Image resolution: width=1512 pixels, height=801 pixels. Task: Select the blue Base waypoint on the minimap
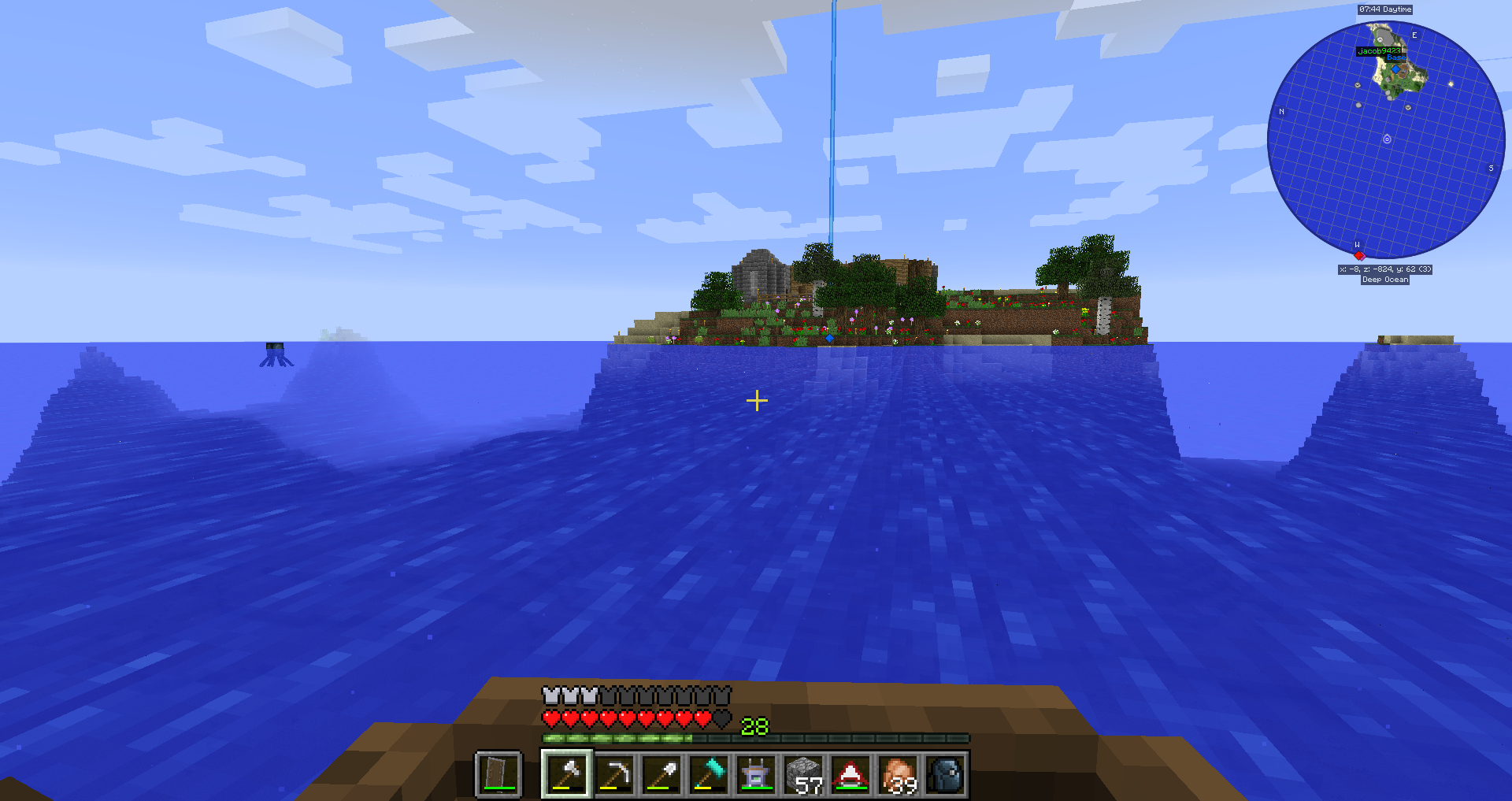tap(1395, 69)
